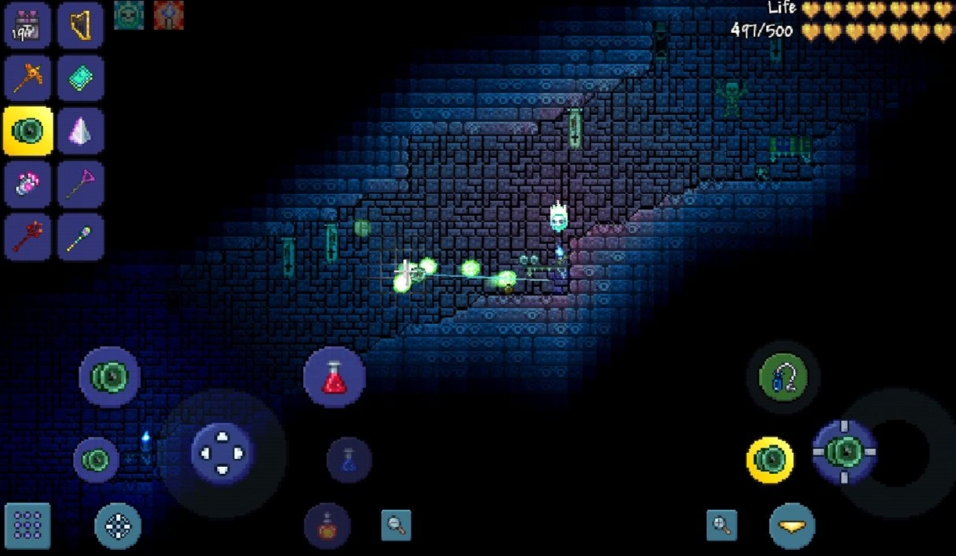Tap the movement d-pad joystick
The height and width of the screenshot is (556, 956).
pyautogui.click(x=222, y=453)
